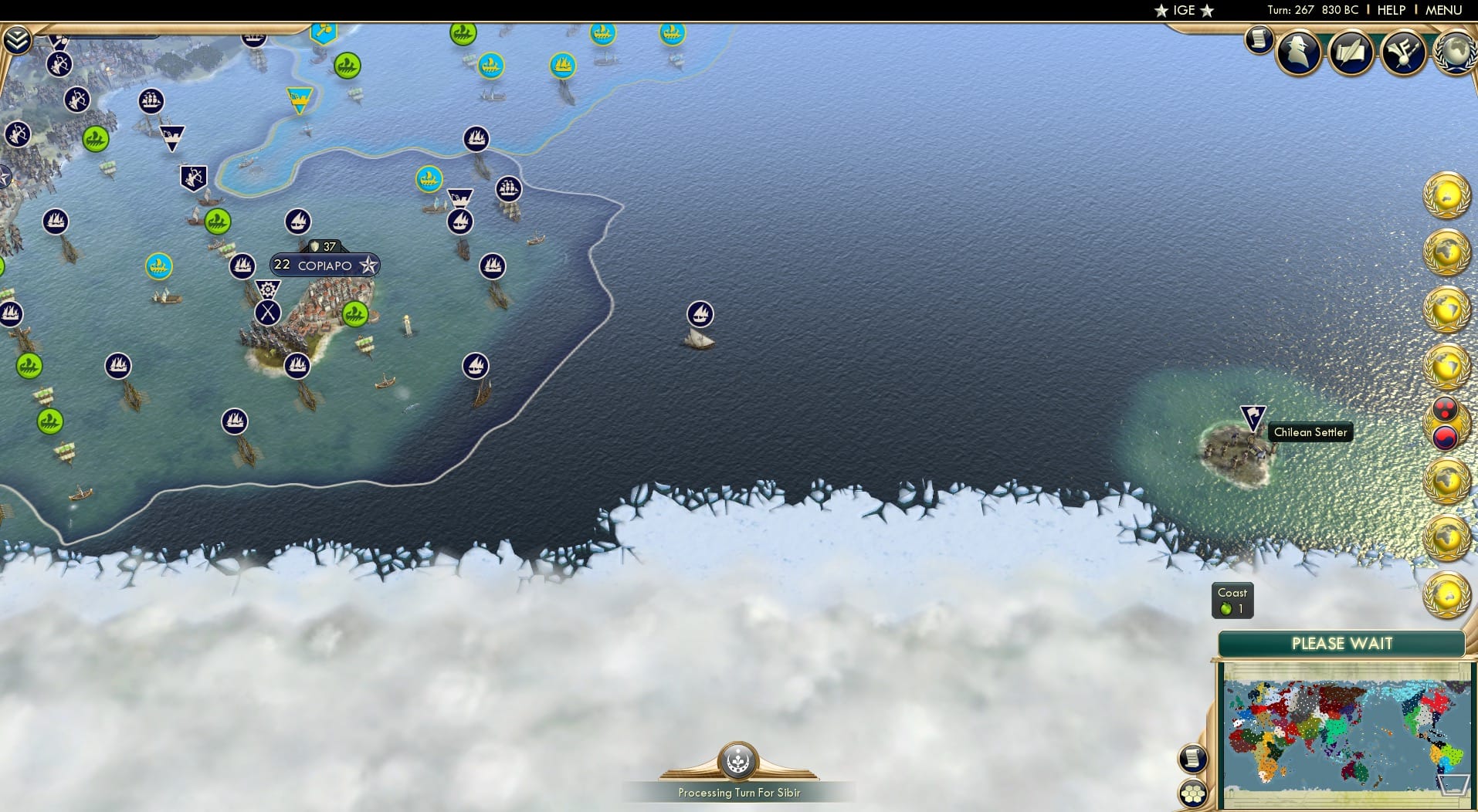Image resolution: width=1478 pixels, height=812 pixels.
Task: Open the notifications scroll-and-quill overview
Action: coord(1351,52)
